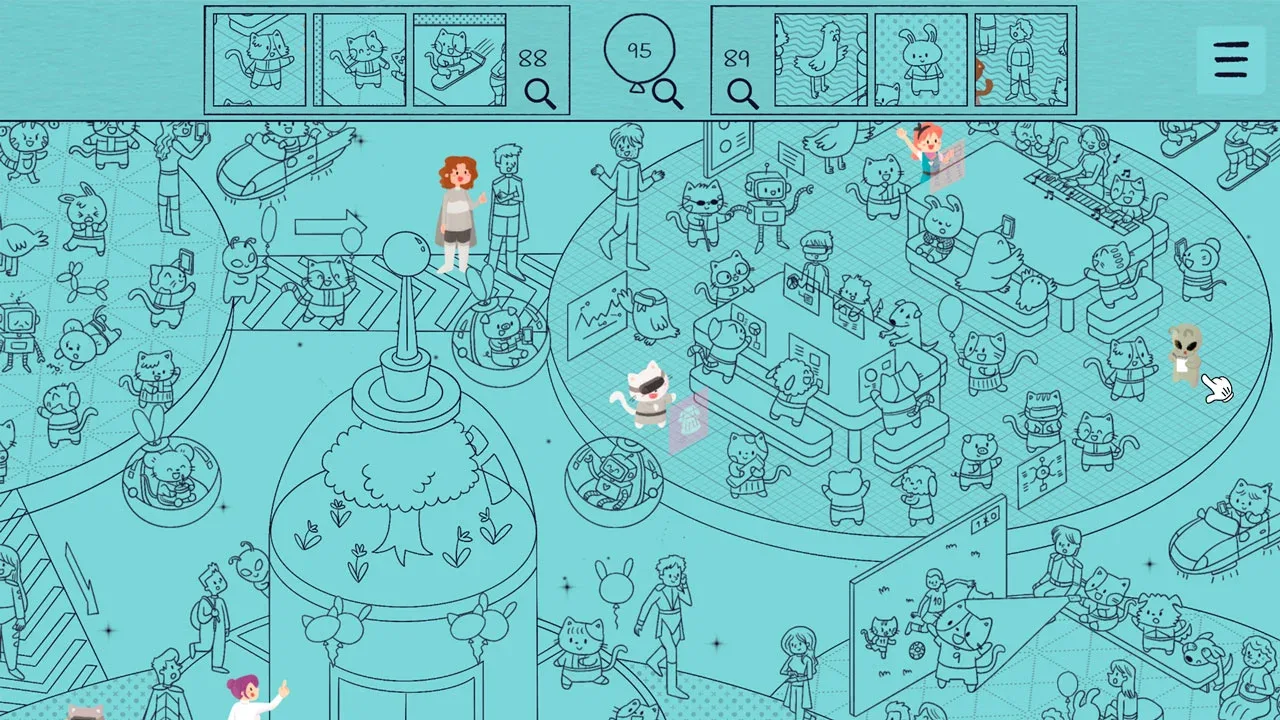Click the magnifier beside the 88 counter
Image resolution: width=1280 pixels, height=720 pixels.
coord(540,94)
